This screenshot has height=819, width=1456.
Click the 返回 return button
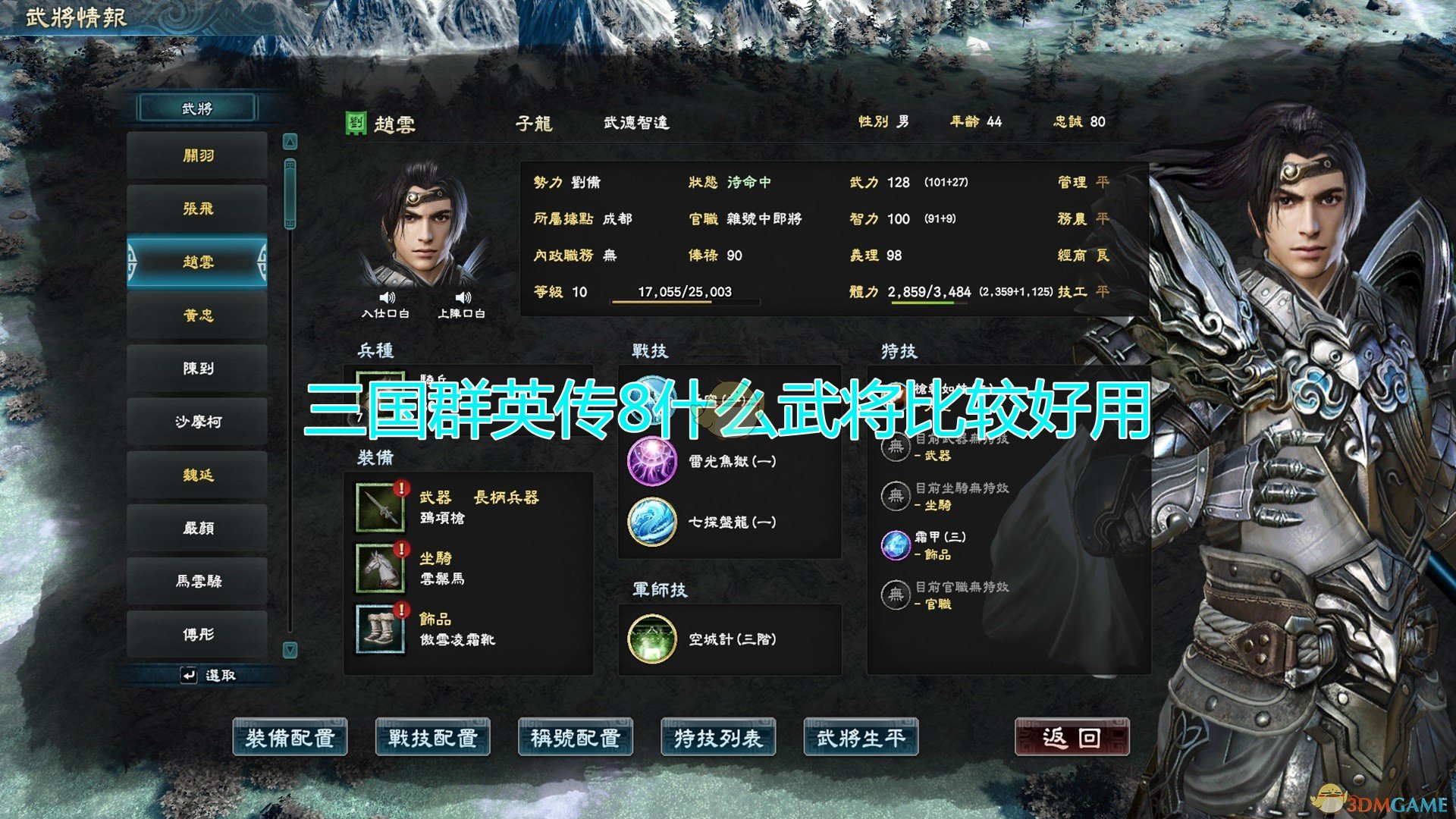(x=1075, y=736)
